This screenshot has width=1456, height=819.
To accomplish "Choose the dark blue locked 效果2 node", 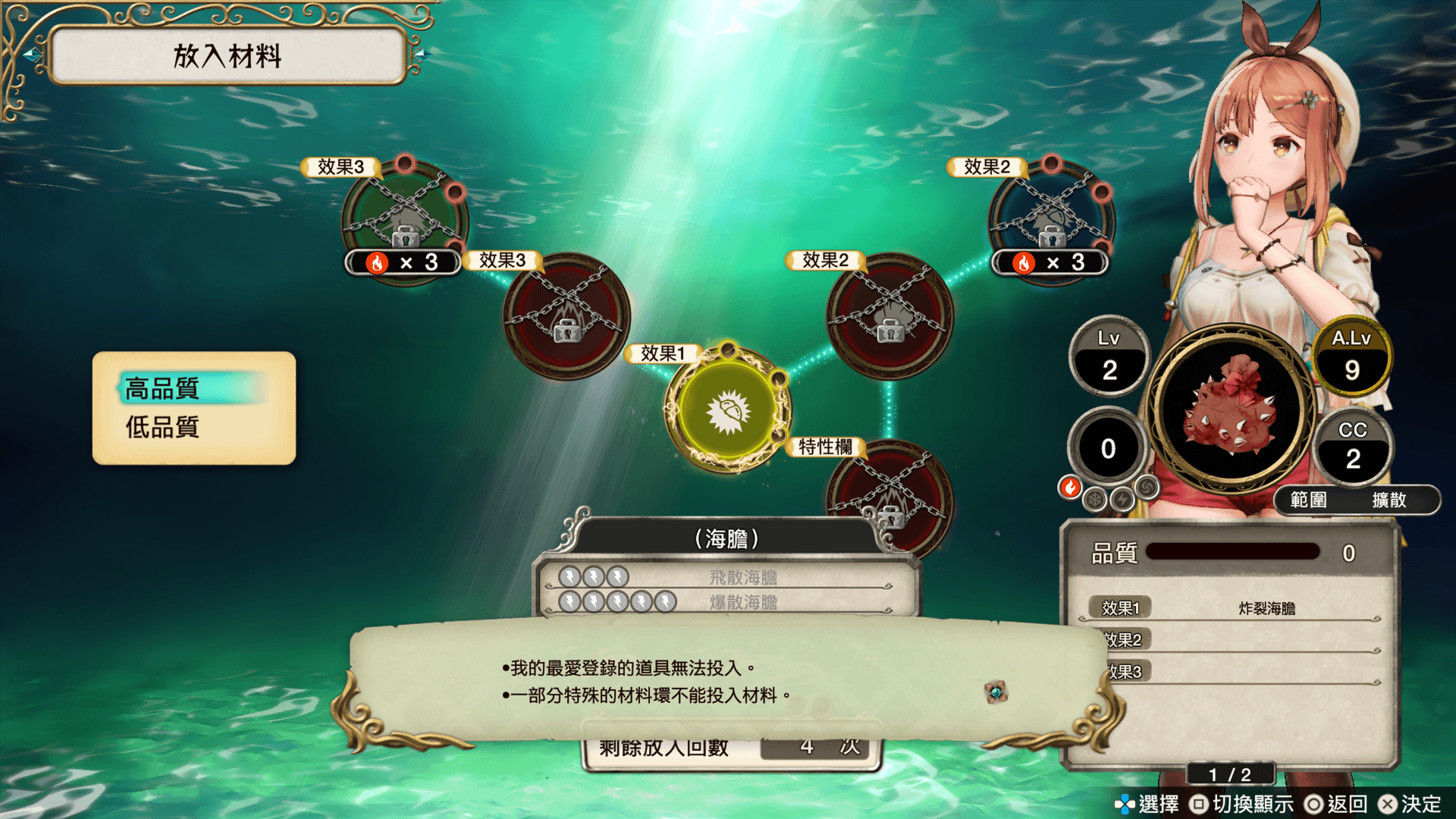I will click(1051, 216).
